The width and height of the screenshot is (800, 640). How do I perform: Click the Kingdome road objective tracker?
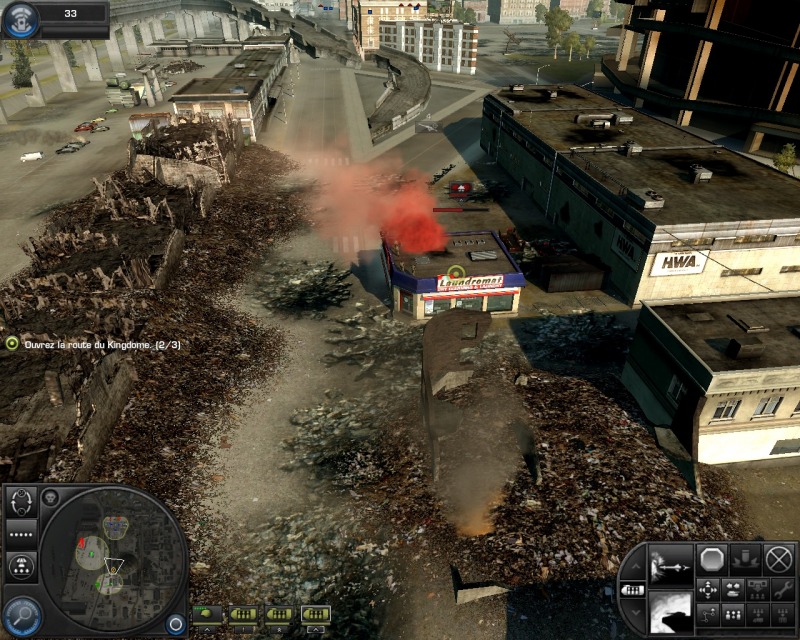click(94, 343)
